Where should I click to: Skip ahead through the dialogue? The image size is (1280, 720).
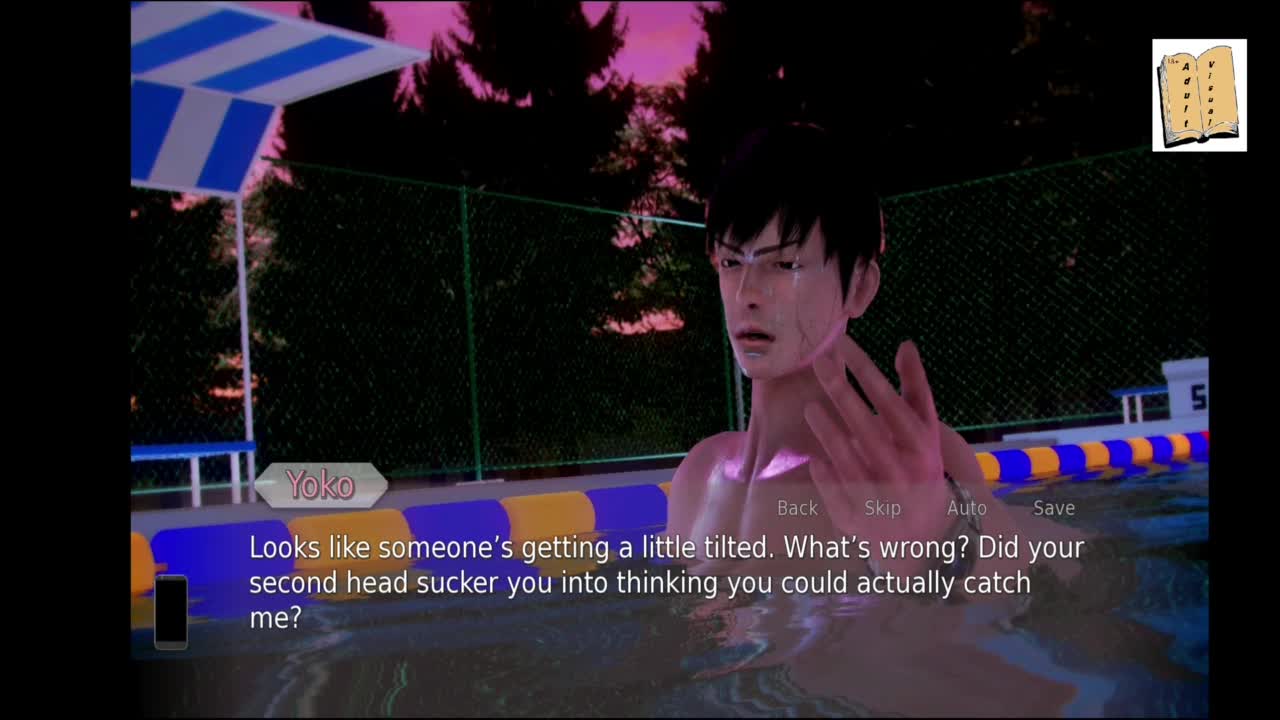click(882, 508)
